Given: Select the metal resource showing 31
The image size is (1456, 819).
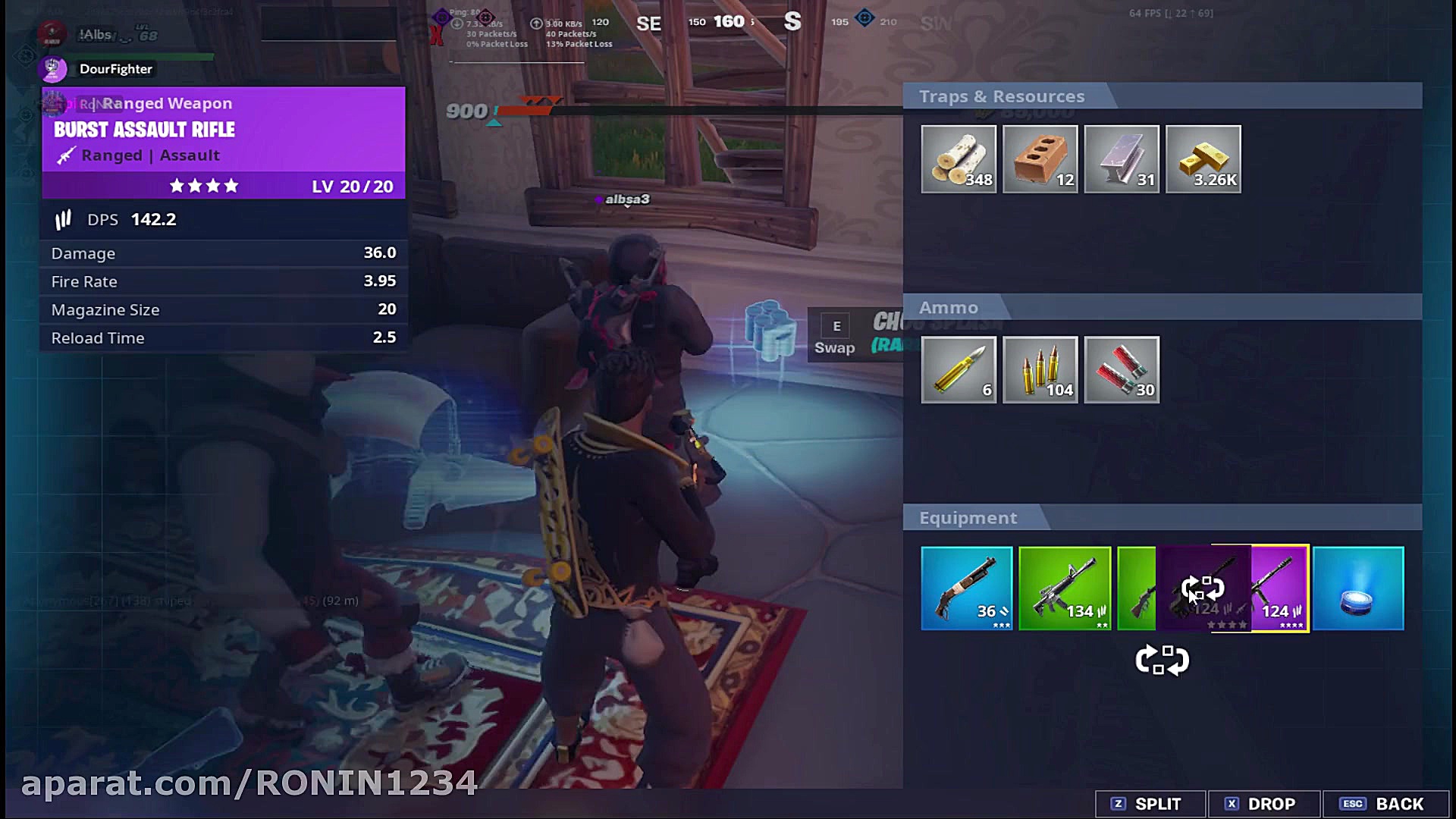Looking at the screenshot, I should [1121, 158].
